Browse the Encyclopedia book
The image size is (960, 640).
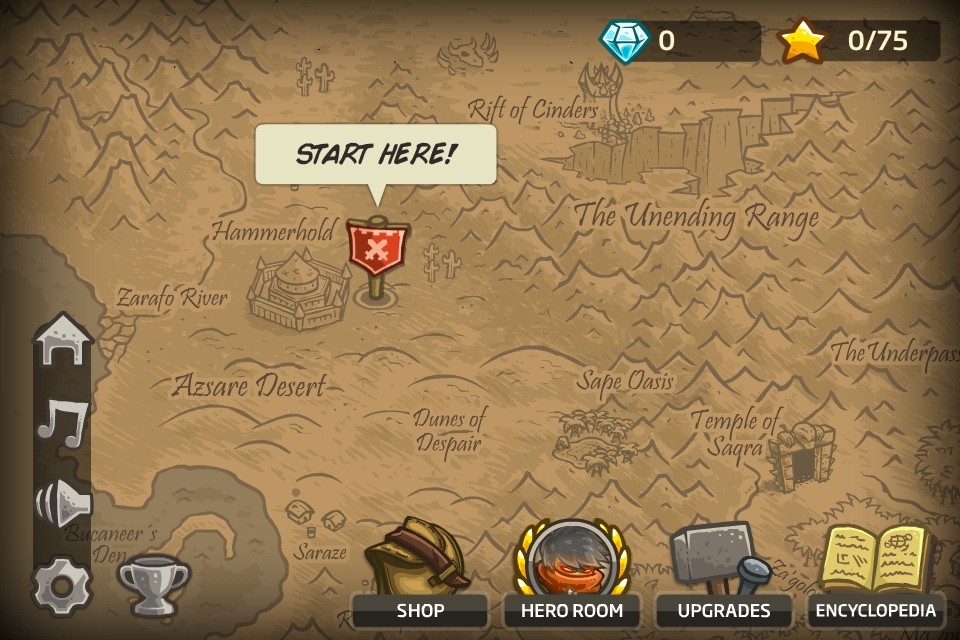point(876,573)
